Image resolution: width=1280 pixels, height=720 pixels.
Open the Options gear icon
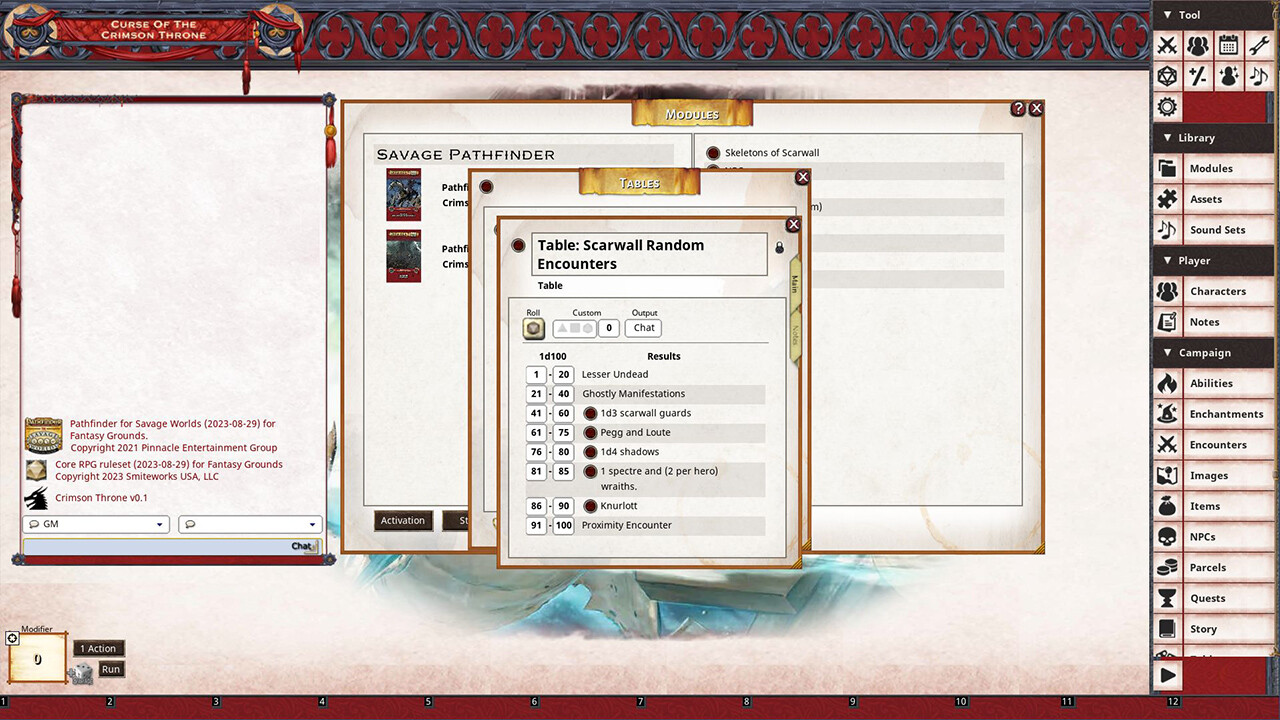[1168, 106]
